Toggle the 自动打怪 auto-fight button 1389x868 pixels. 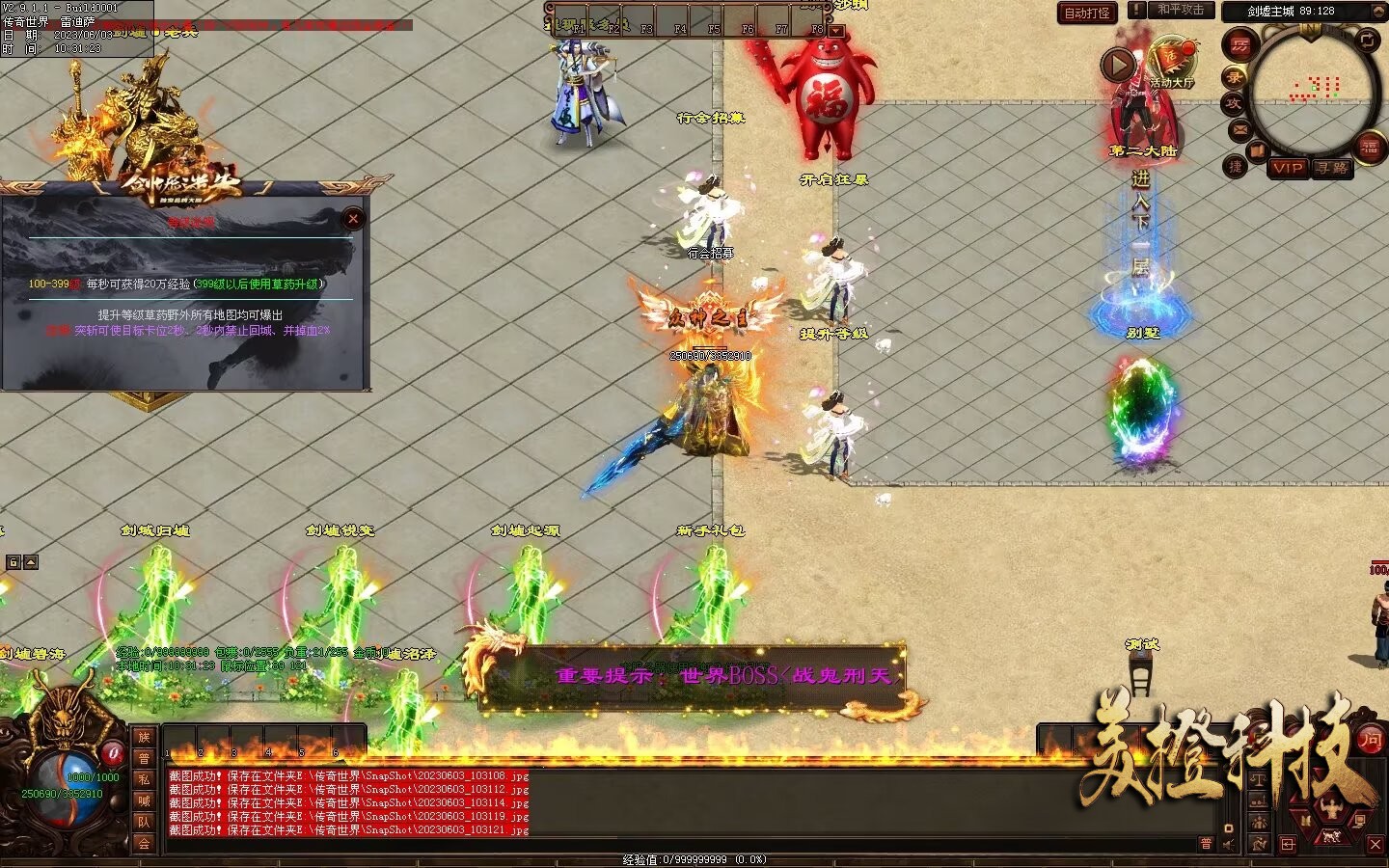click(1087, 13)
